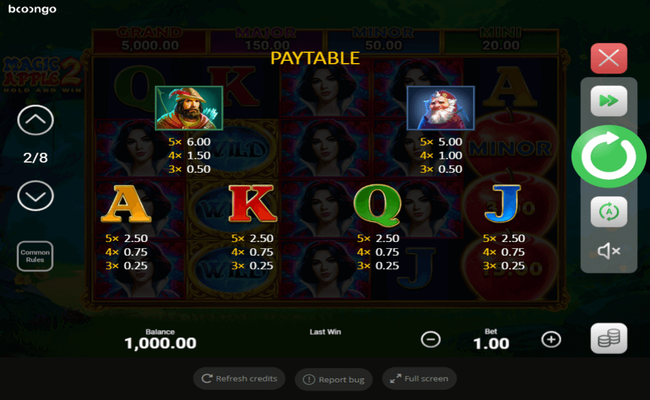Open the Common Rules page
Viewport: 650px width, 400px height.
coord(35,256)
